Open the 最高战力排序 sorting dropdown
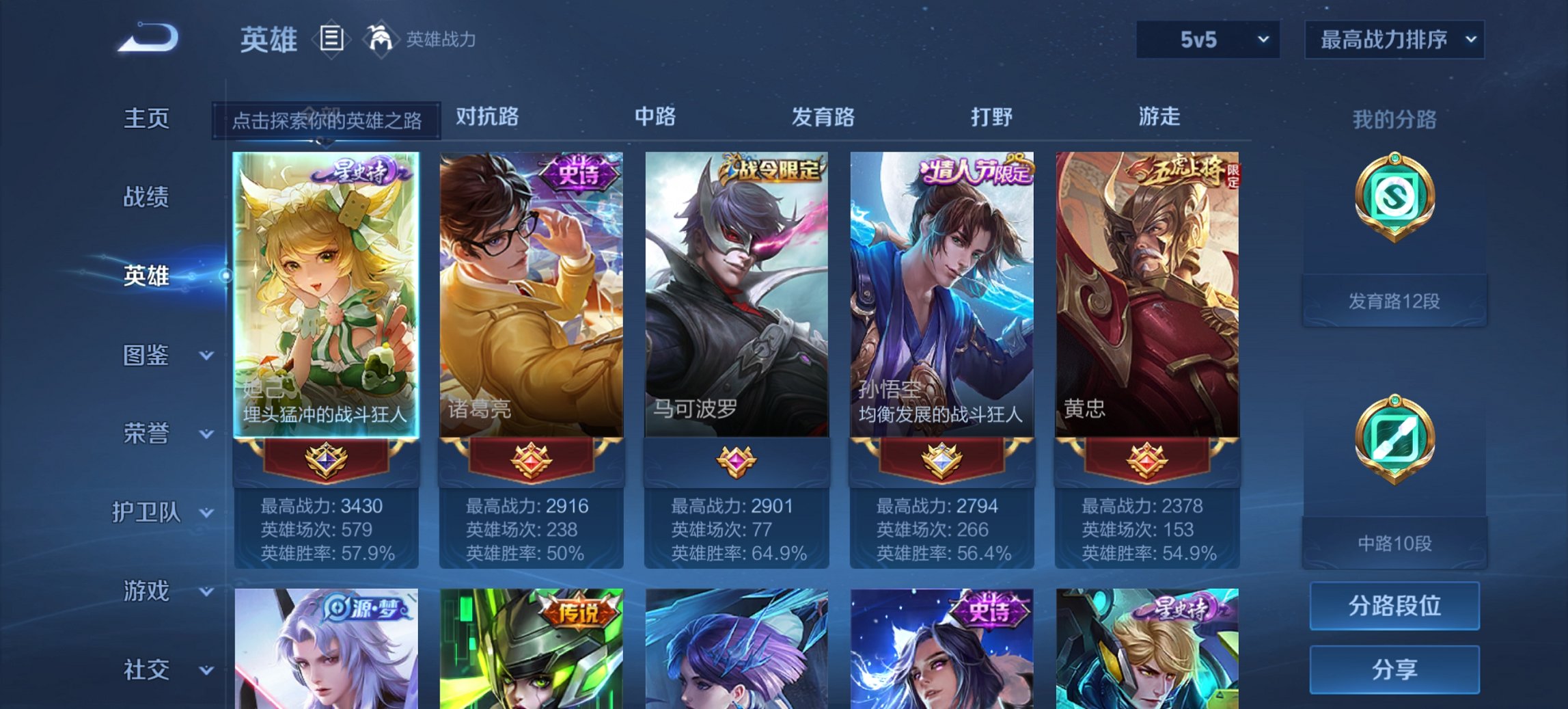Viewport: 1568px width, 709px height. click(1394, 40)
